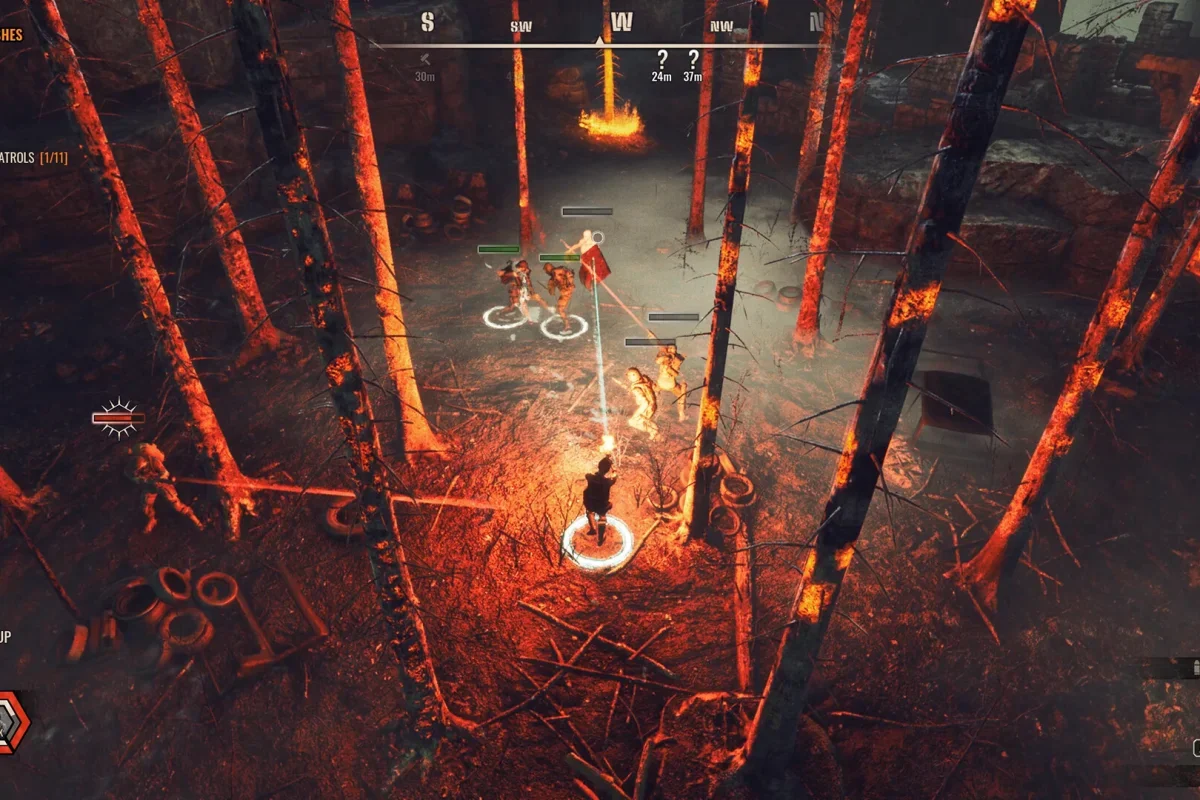Open the Patrols objective tracker entry
The width and height of the screenshot is (1200, 800).
pos(32,158)
